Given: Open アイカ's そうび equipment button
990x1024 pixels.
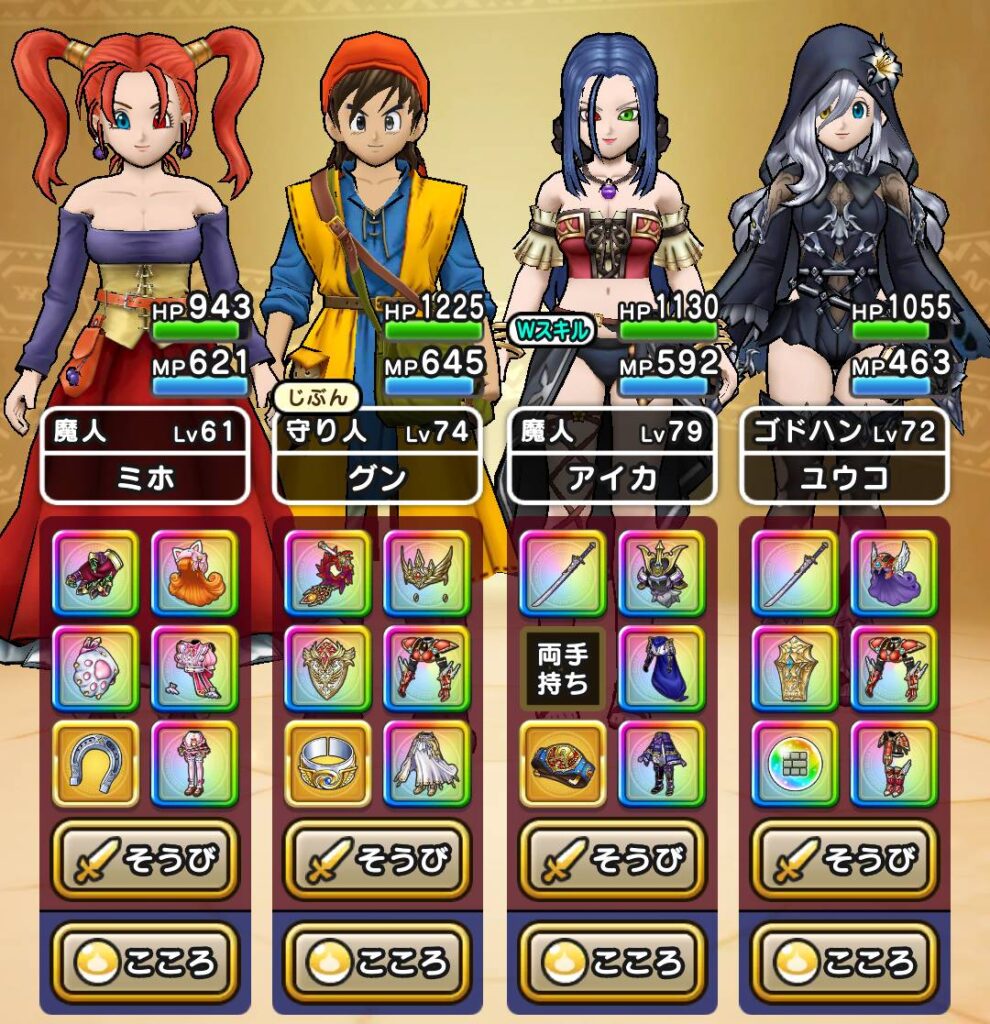Looking at the screenshot, I should [x=612, y=859].
